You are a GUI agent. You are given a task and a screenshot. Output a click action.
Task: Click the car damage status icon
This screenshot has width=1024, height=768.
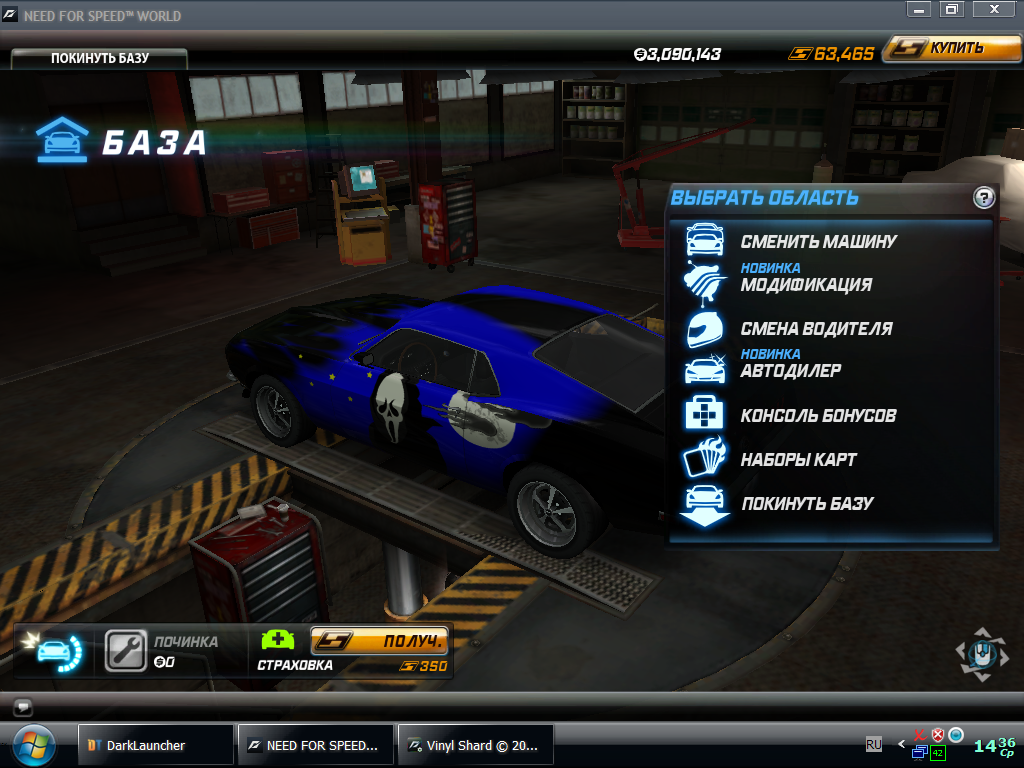tap(59, 651)
